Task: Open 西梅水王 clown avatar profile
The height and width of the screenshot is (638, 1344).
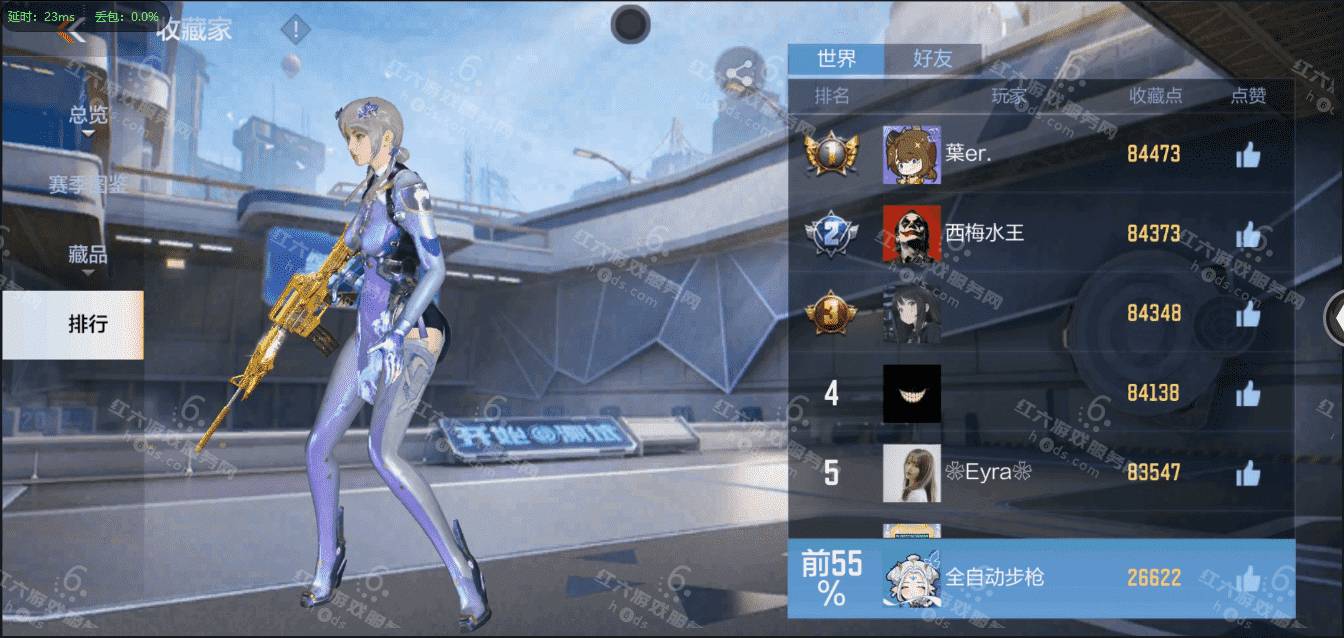Action: (x=911, y=234)
